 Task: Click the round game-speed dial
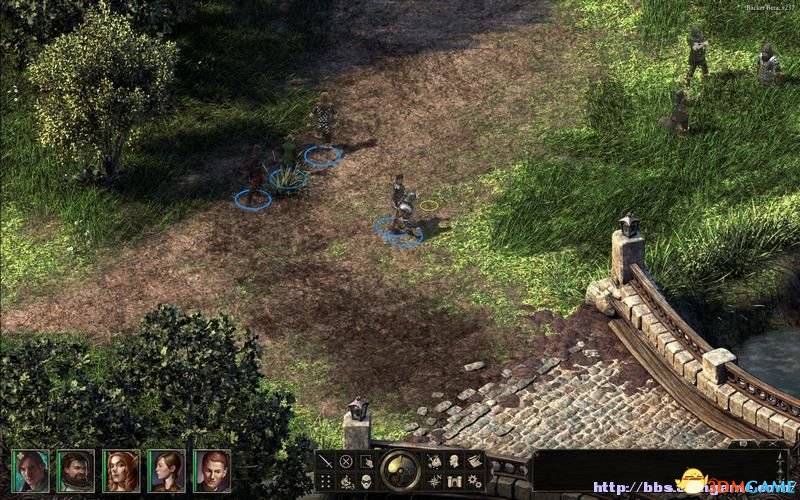(x=400, y=470)
